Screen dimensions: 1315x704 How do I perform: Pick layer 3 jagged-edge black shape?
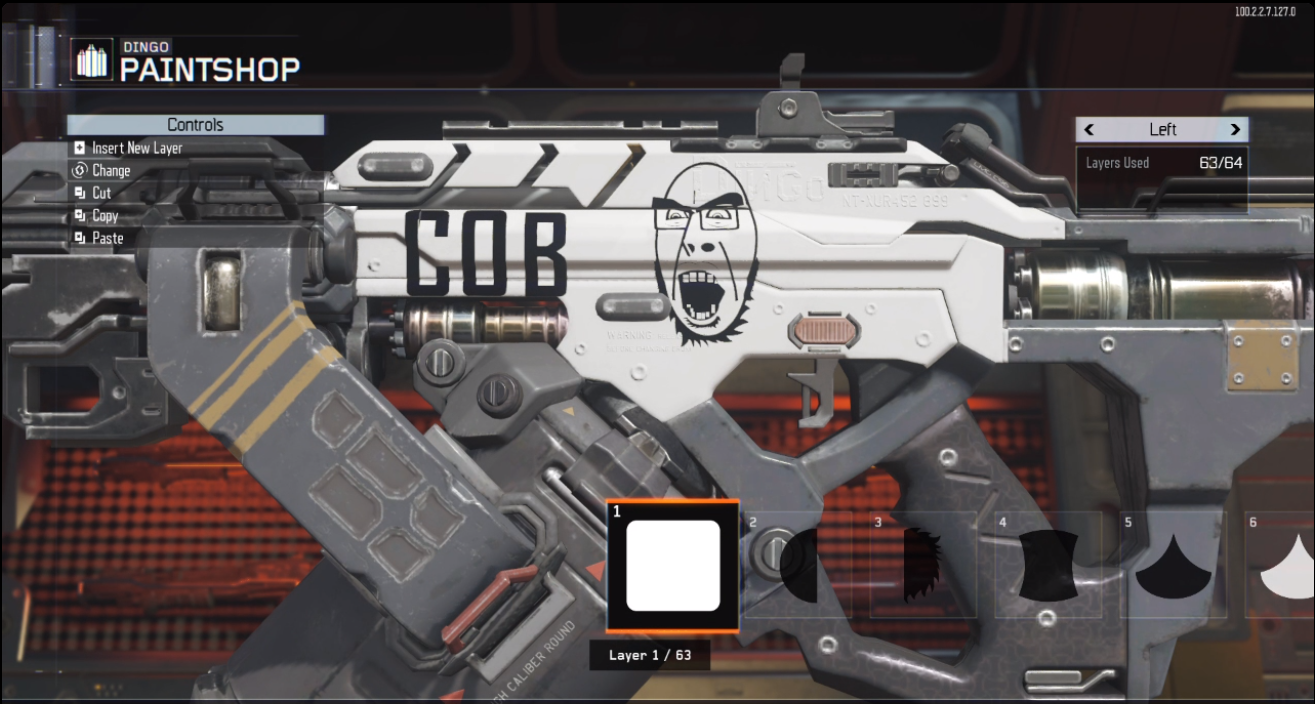point(923,566)
